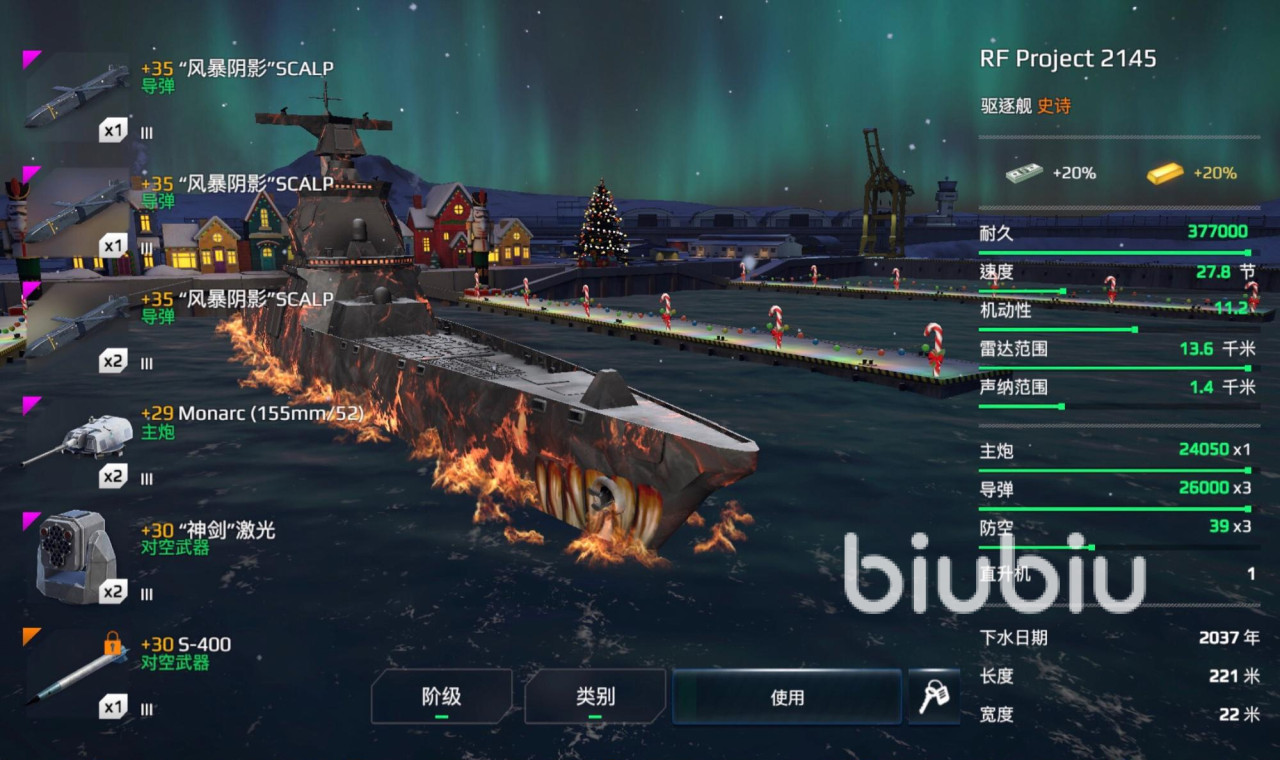1280x760 pixels.
Task: Open the 阶级 tier filter
Action: tap(441, 697)
